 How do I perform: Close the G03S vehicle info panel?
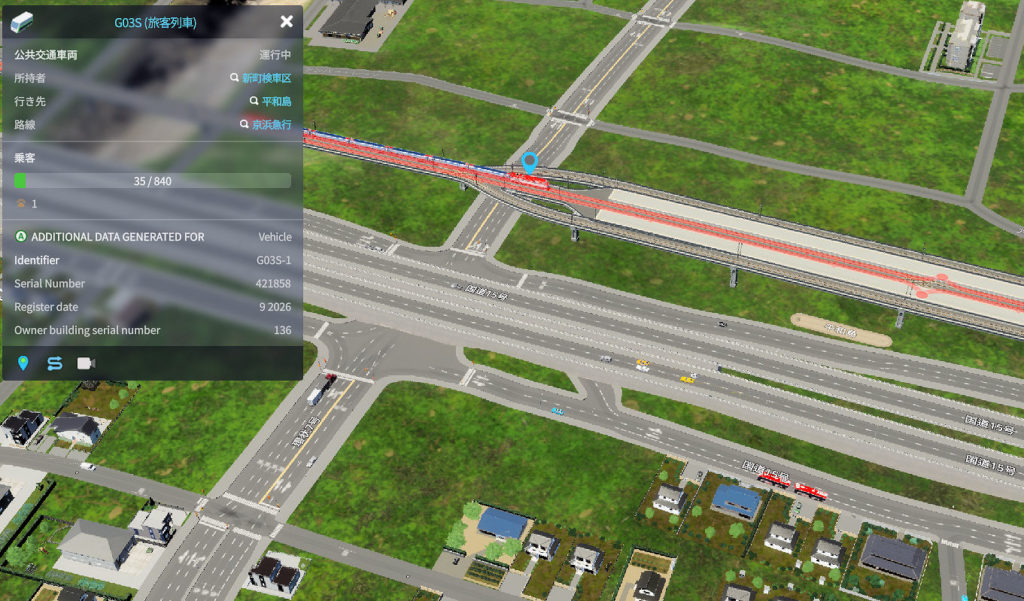click(x=287, y=21)
